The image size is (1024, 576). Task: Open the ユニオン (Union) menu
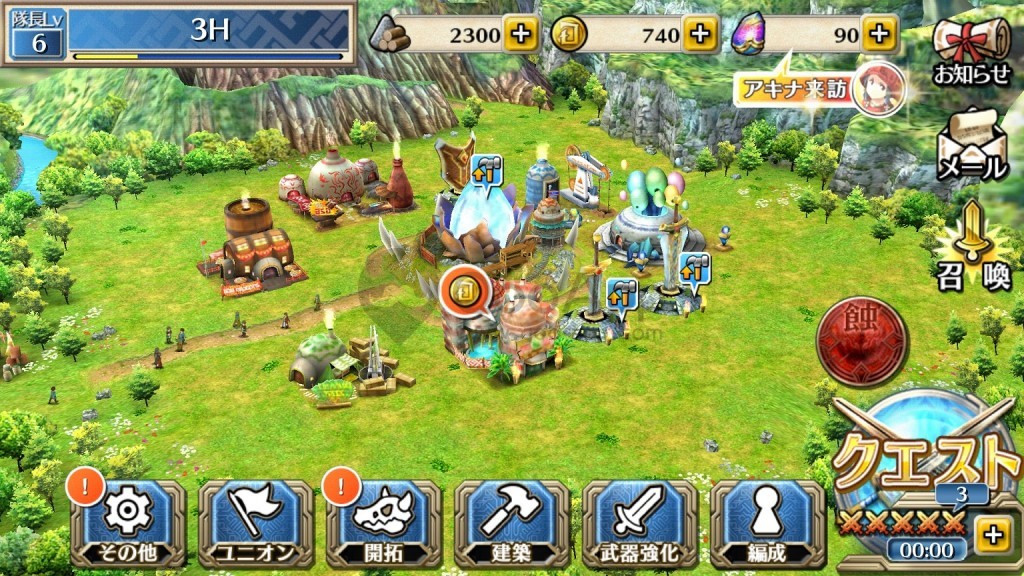[x=256, y=523]
